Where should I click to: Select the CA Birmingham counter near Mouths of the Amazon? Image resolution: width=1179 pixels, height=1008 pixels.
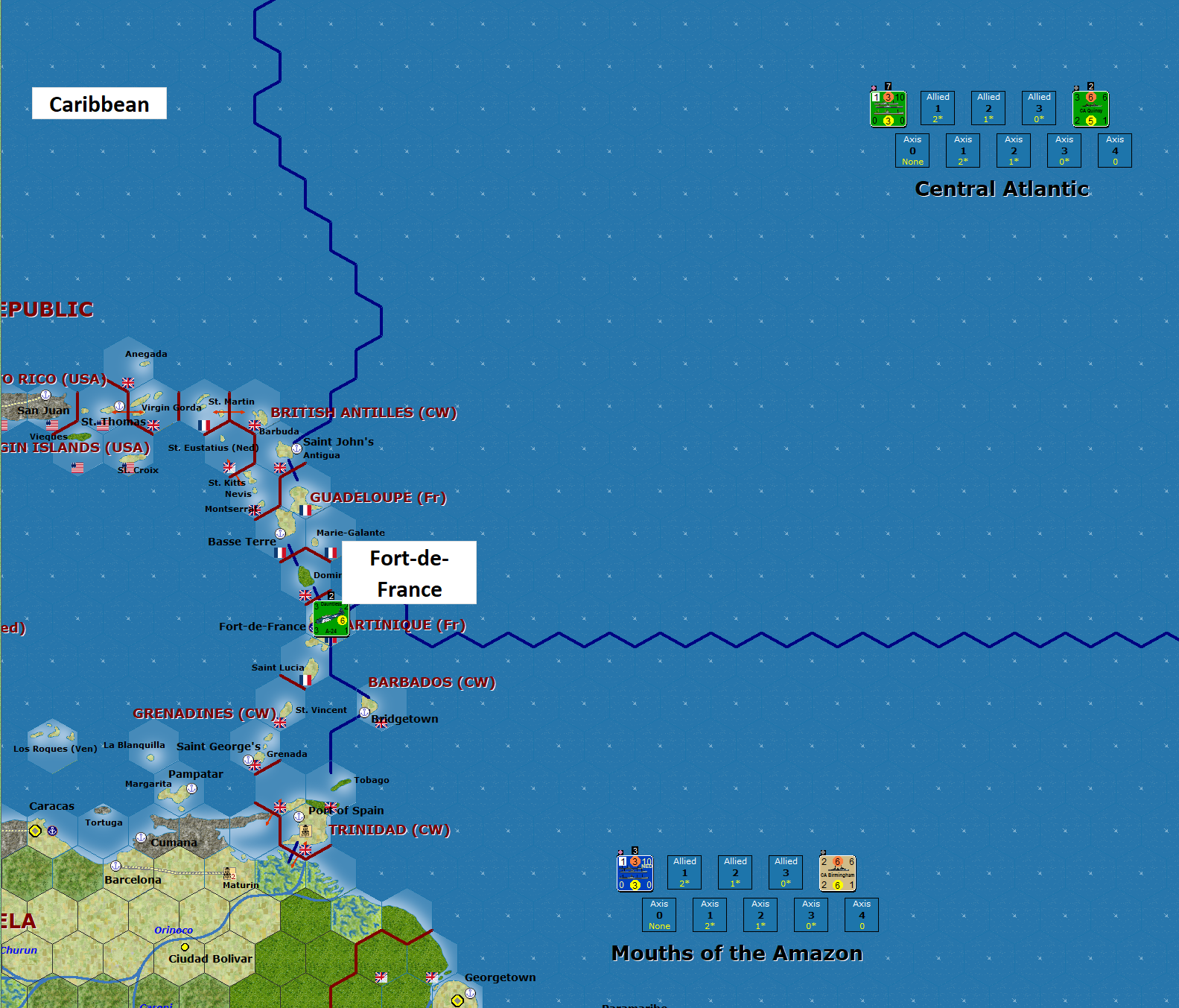coord(839,872)
